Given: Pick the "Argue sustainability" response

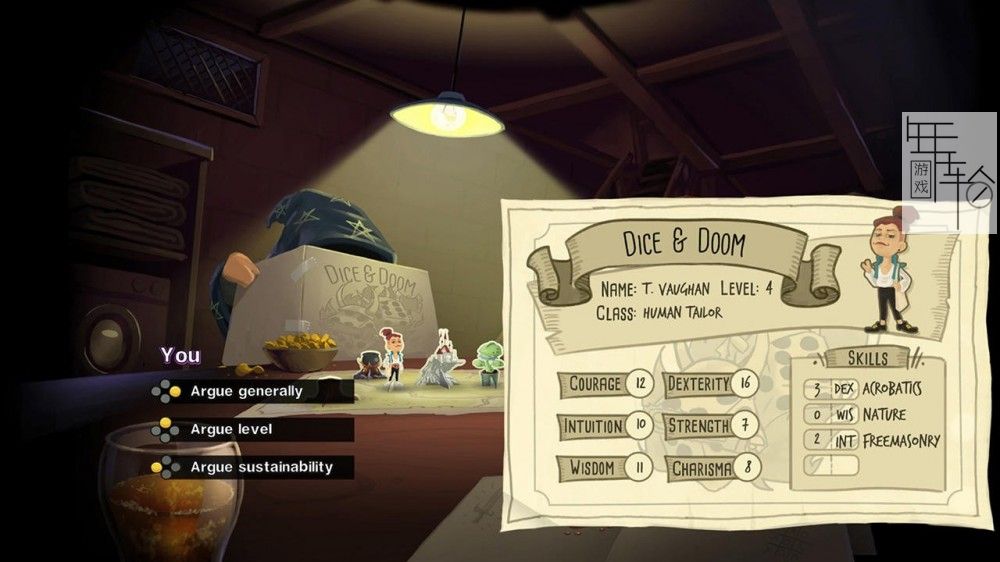Looking at the screenshot, I should click(x=261, y=467).
